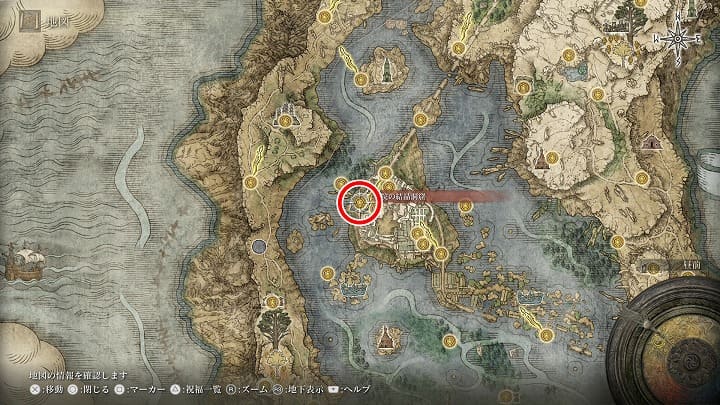Select the compass rose in the map corner
The image size is (720, 405).
[x=680, y=37]
